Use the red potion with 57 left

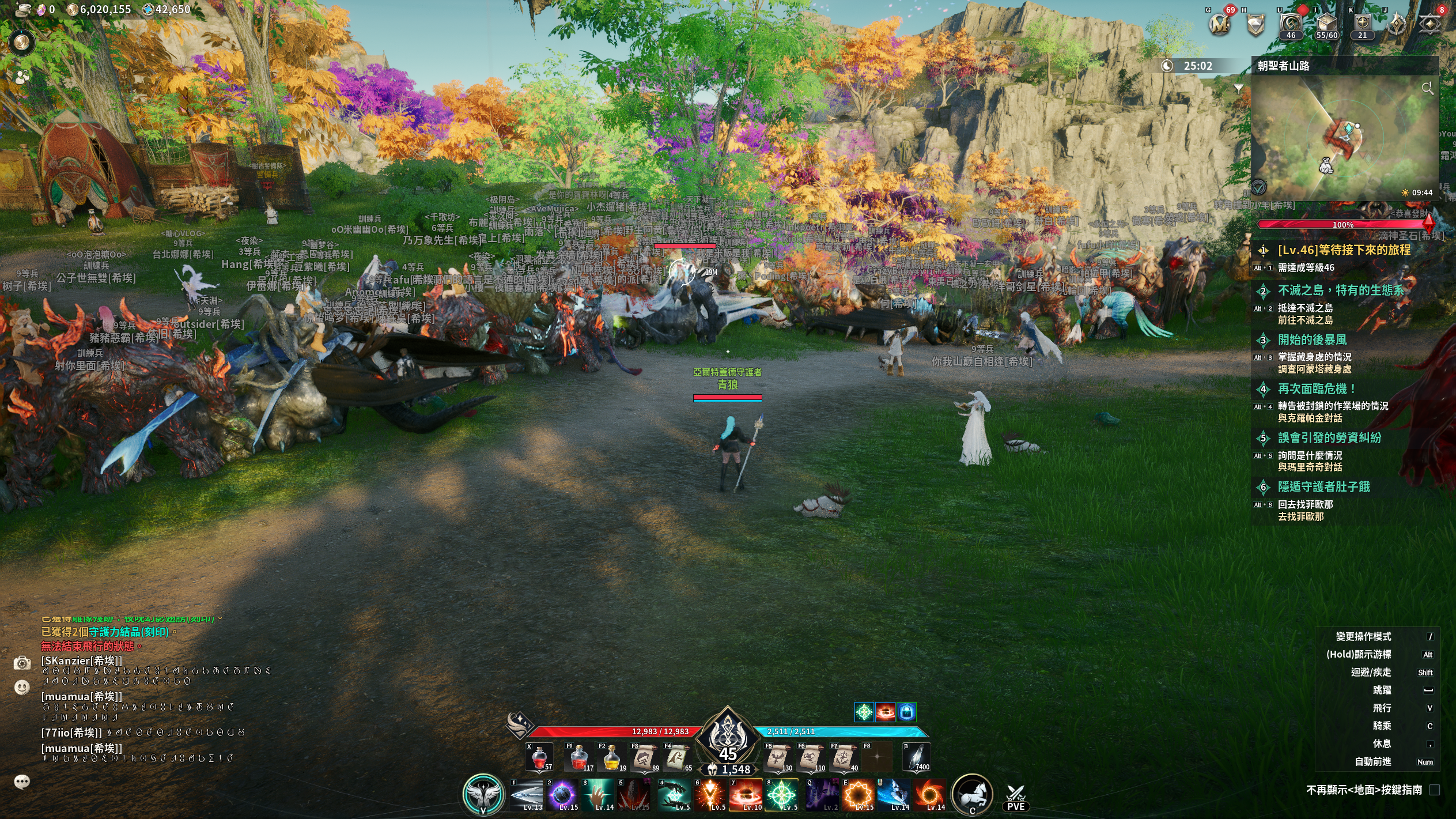tap(539, 757)
